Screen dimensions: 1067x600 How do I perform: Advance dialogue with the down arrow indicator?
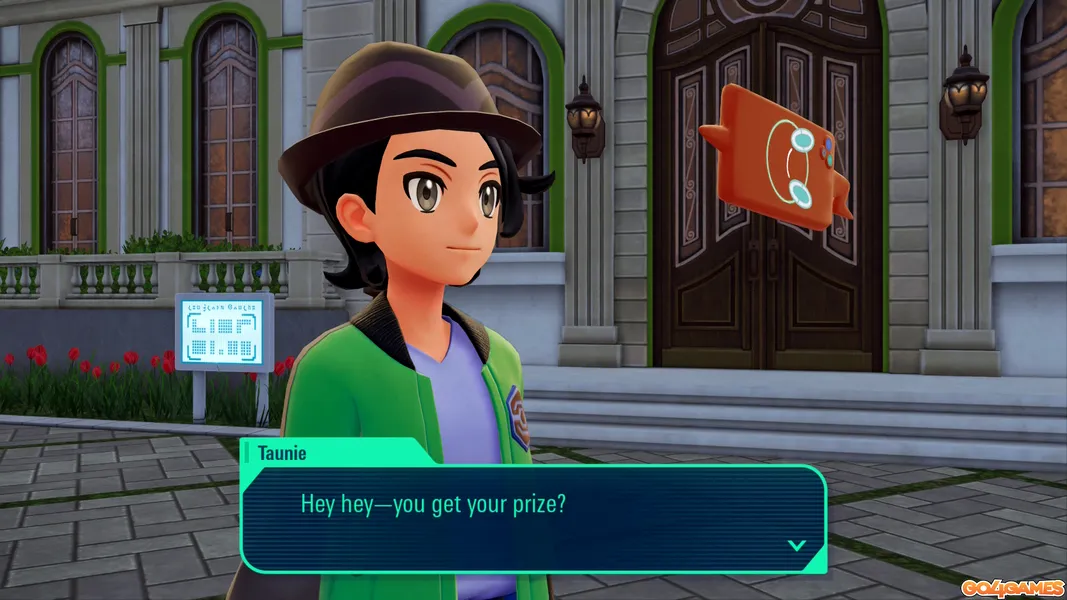796,545
